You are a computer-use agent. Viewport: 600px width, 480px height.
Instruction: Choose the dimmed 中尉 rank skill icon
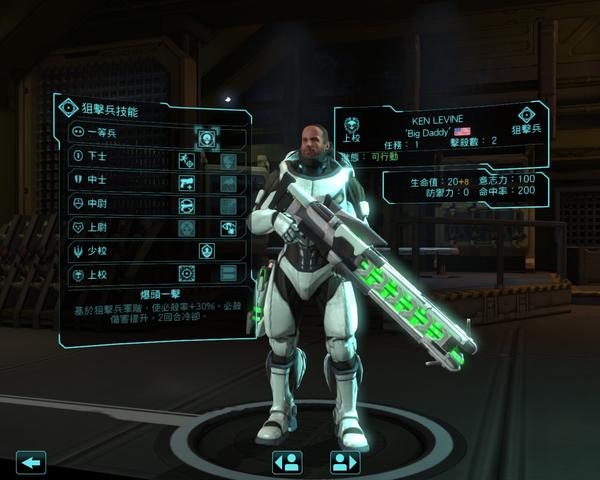coord(227,206)
